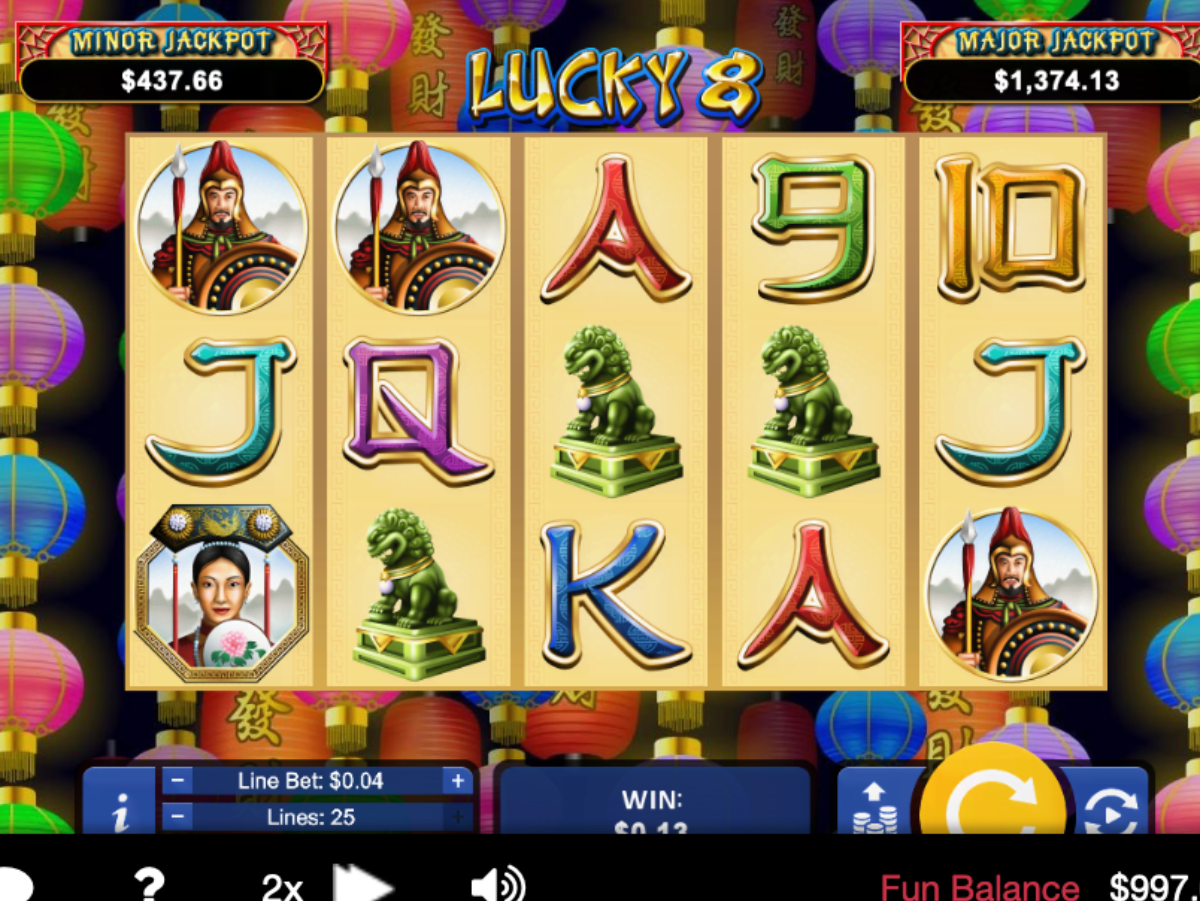This screenshot has height=901, width=1200.
Task: Spin the reels with the yellow button
Action: (x=992, y=800)
